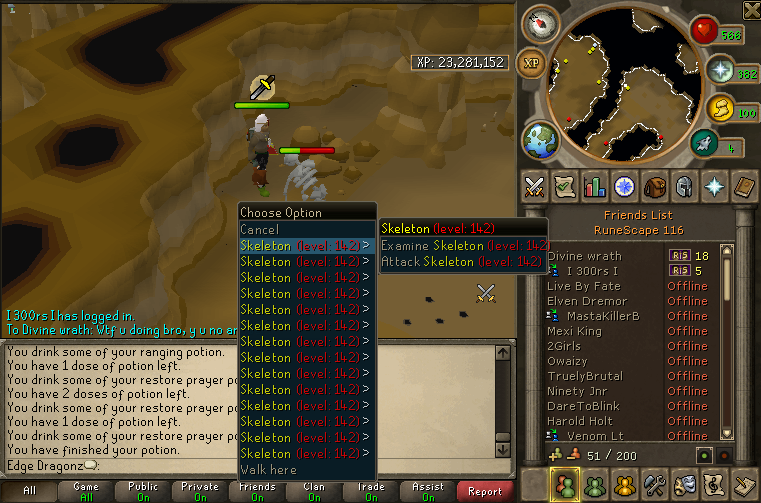
Task: Open the world map globe
Action: point(539,137)
